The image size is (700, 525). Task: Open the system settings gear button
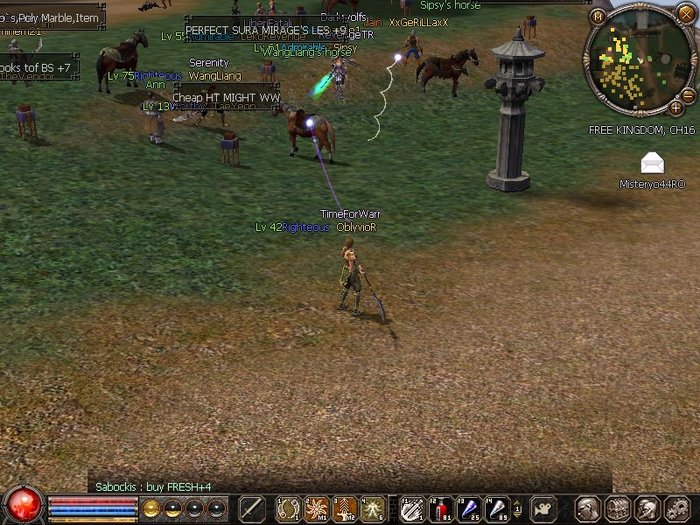(x=673, y=509)
